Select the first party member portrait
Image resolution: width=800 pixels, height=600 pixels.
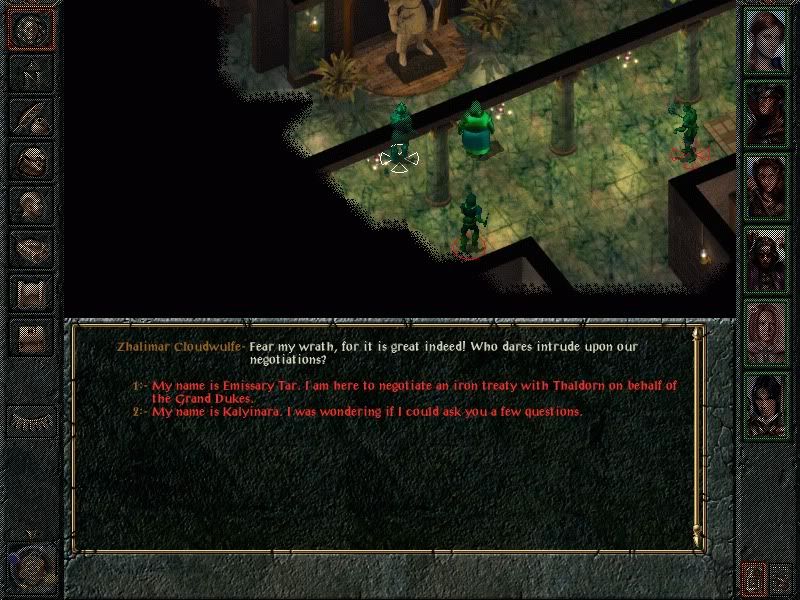[x=769, y=41]
